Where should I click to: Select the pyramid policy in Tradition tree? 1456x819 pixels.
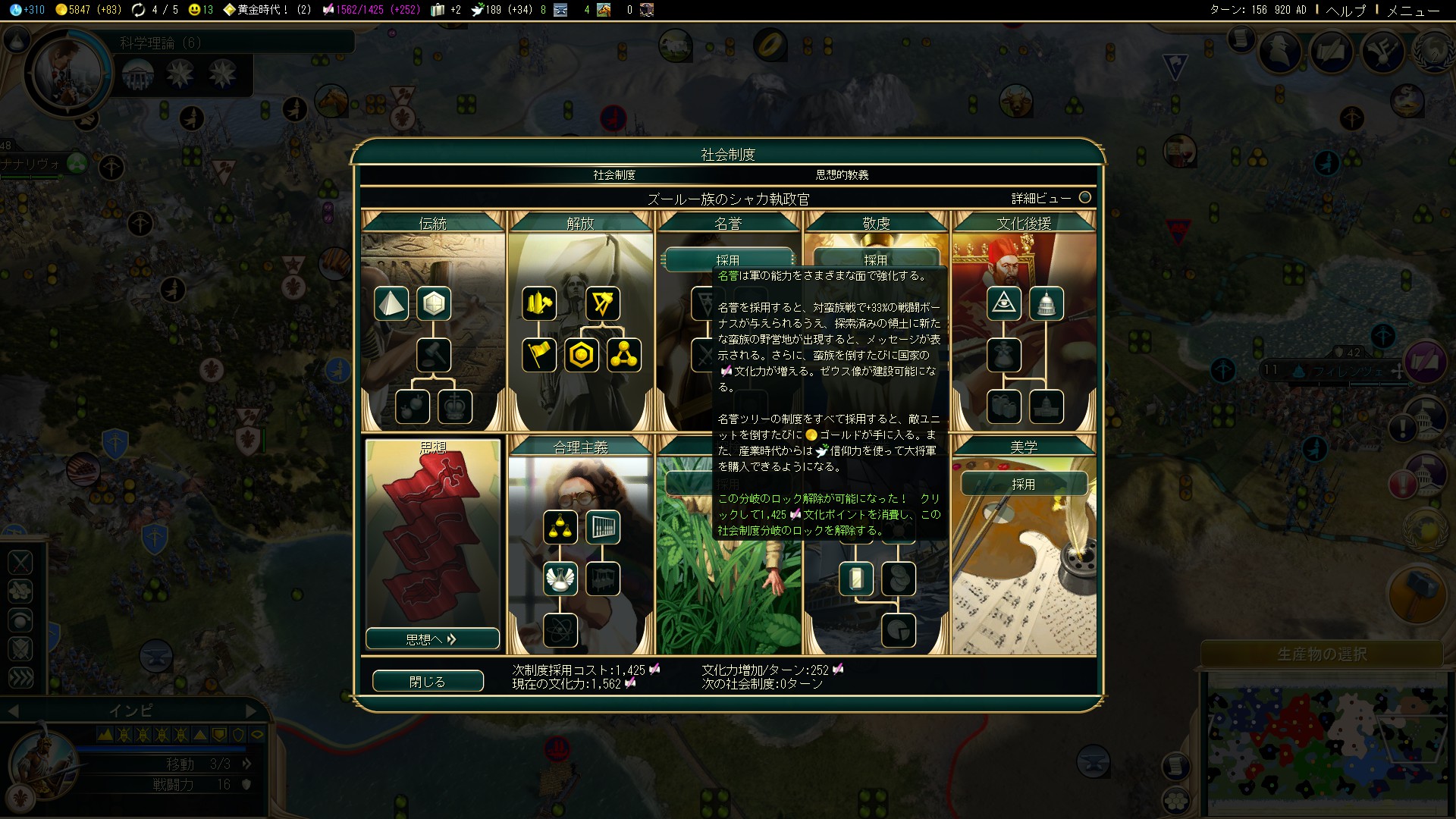click(x=391, y=303)
